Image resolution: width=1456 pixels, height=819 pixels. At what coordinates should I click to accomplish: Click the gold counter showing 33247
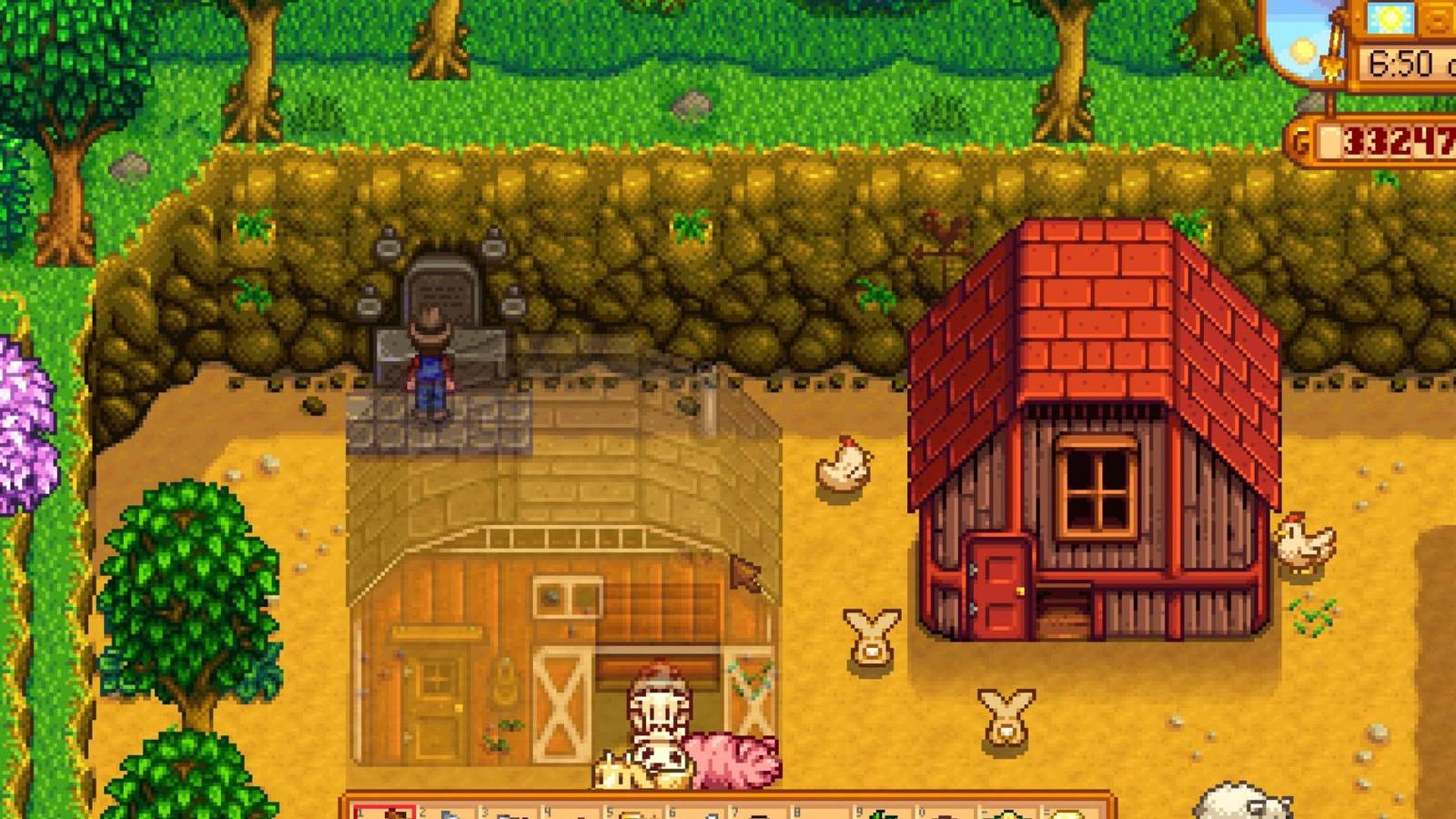pos(1397,138)
